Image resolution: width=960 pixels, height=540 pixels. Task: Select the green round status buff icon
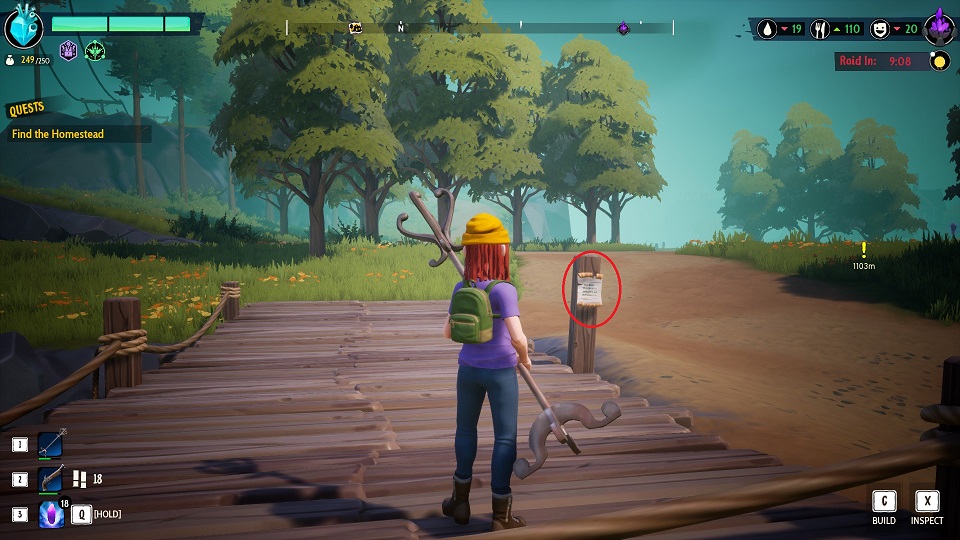pyautogui.click(x=95, y=50)
